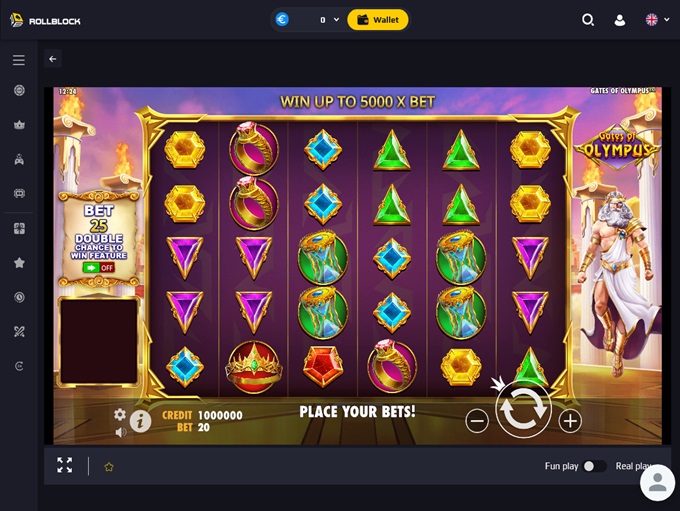
Task: Change the language with the flag dropdown
Action: point(657,19)
